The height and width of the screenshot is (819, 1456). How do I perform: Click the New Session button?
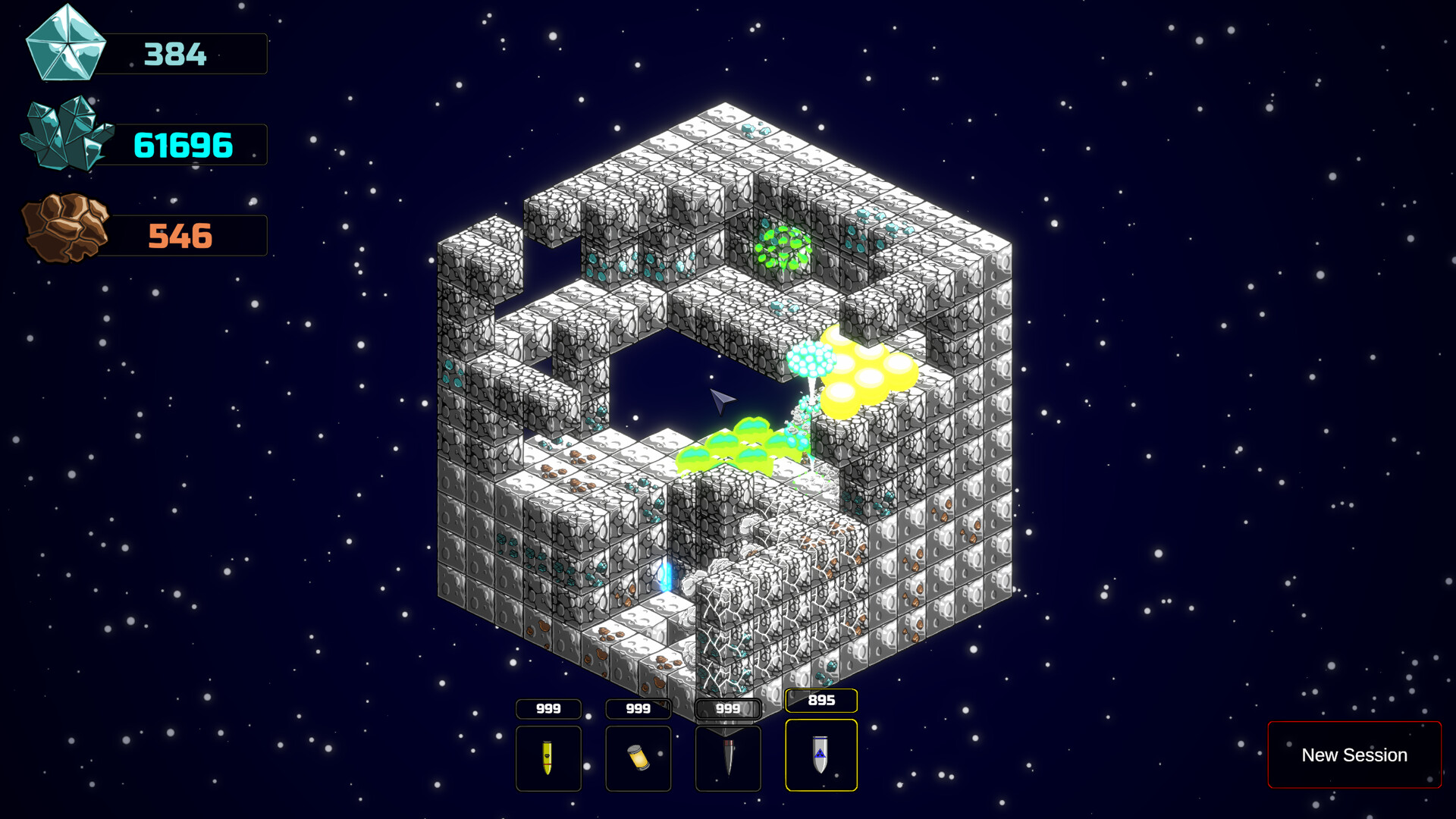click(x=1354, y=755)
